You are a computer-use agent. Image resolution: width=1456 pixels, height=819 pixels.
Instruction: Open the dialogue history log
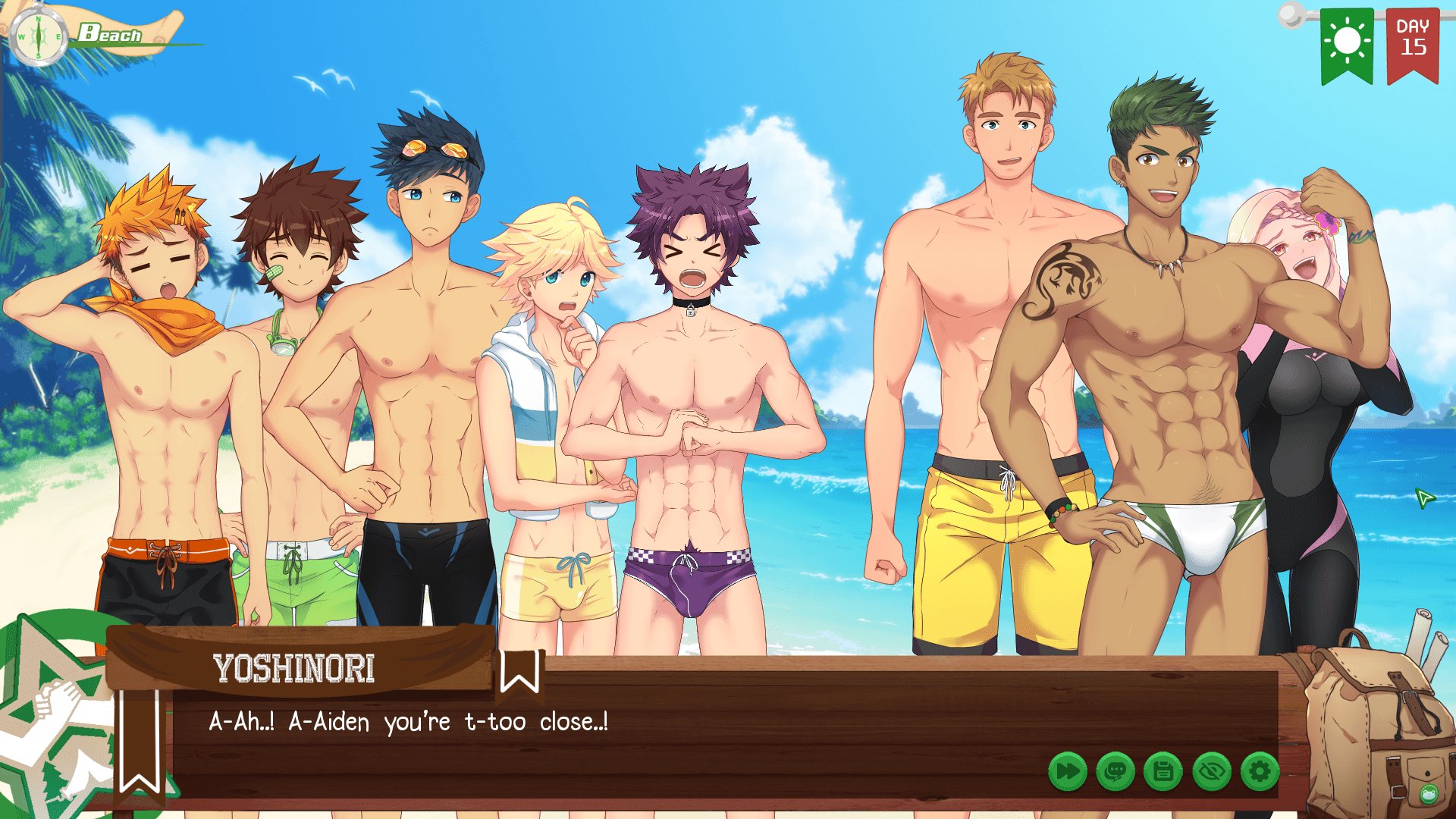coord(1116,772)
